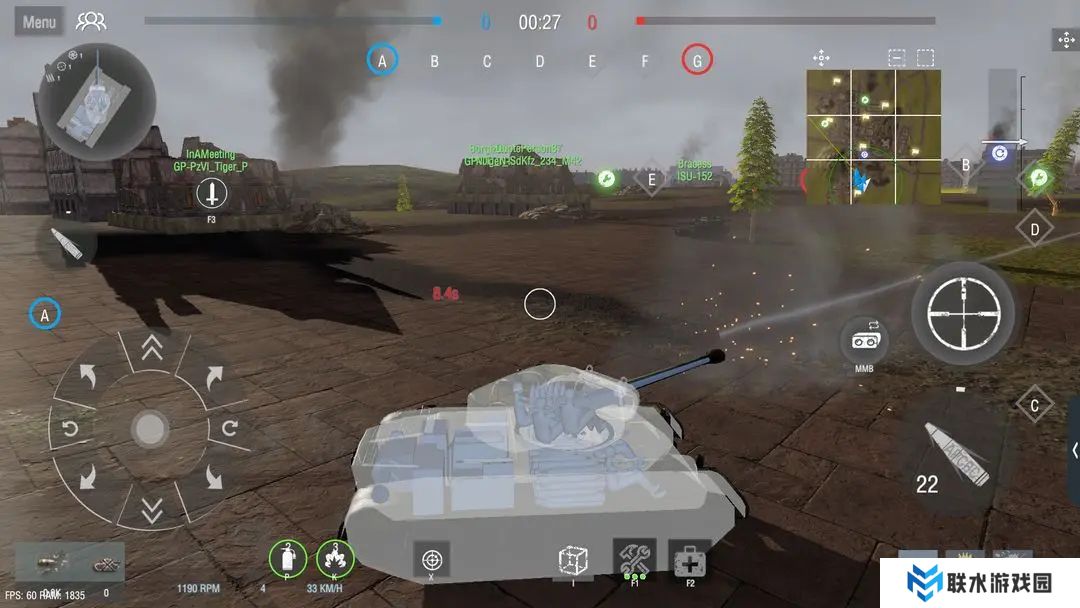Enlarge minimap using the dashed square button
This screenshot has width=1080, height=608.
pos(925,58)
